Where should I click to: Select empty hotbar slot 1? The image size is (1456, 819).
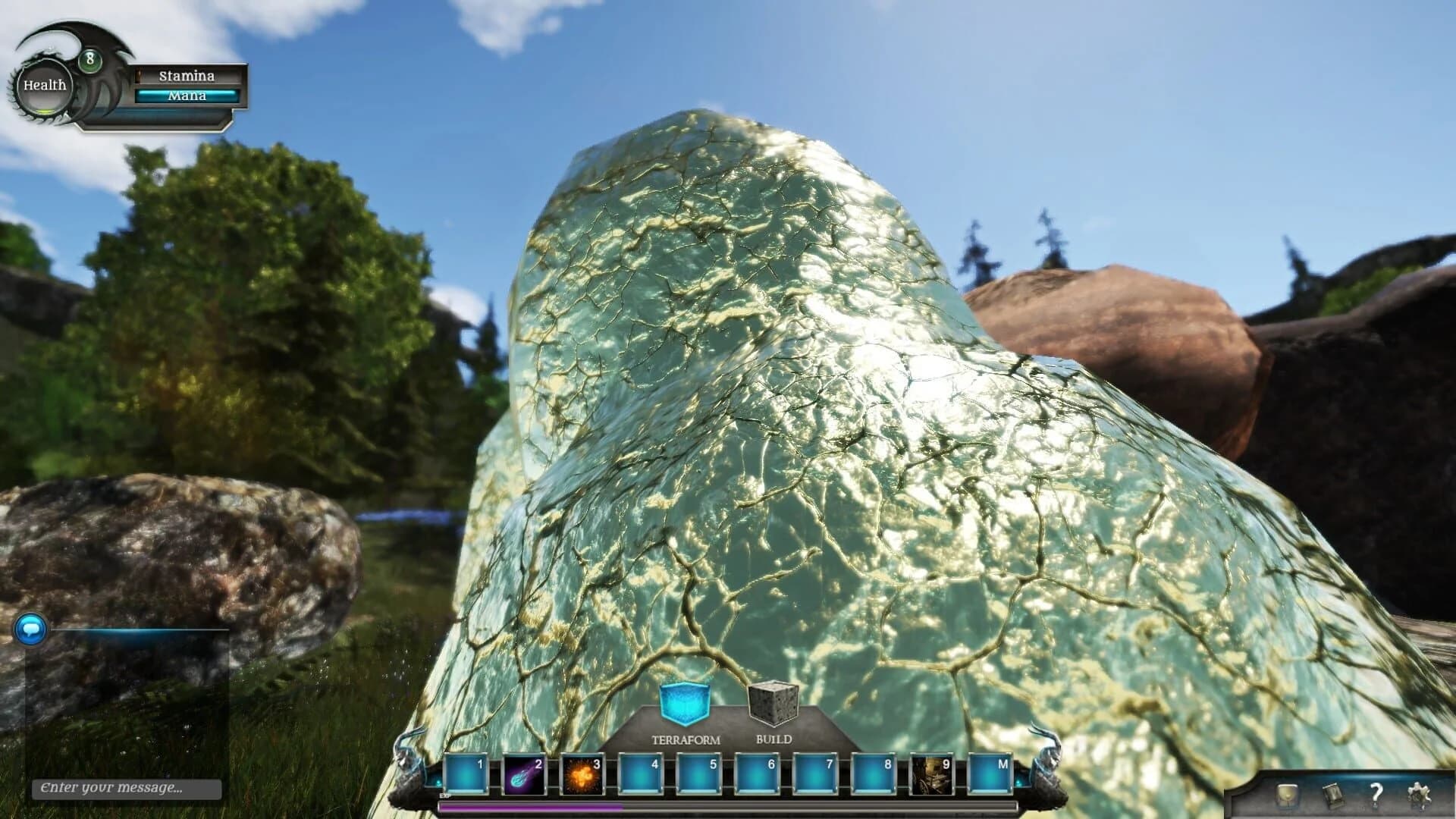tap(466, 771)
